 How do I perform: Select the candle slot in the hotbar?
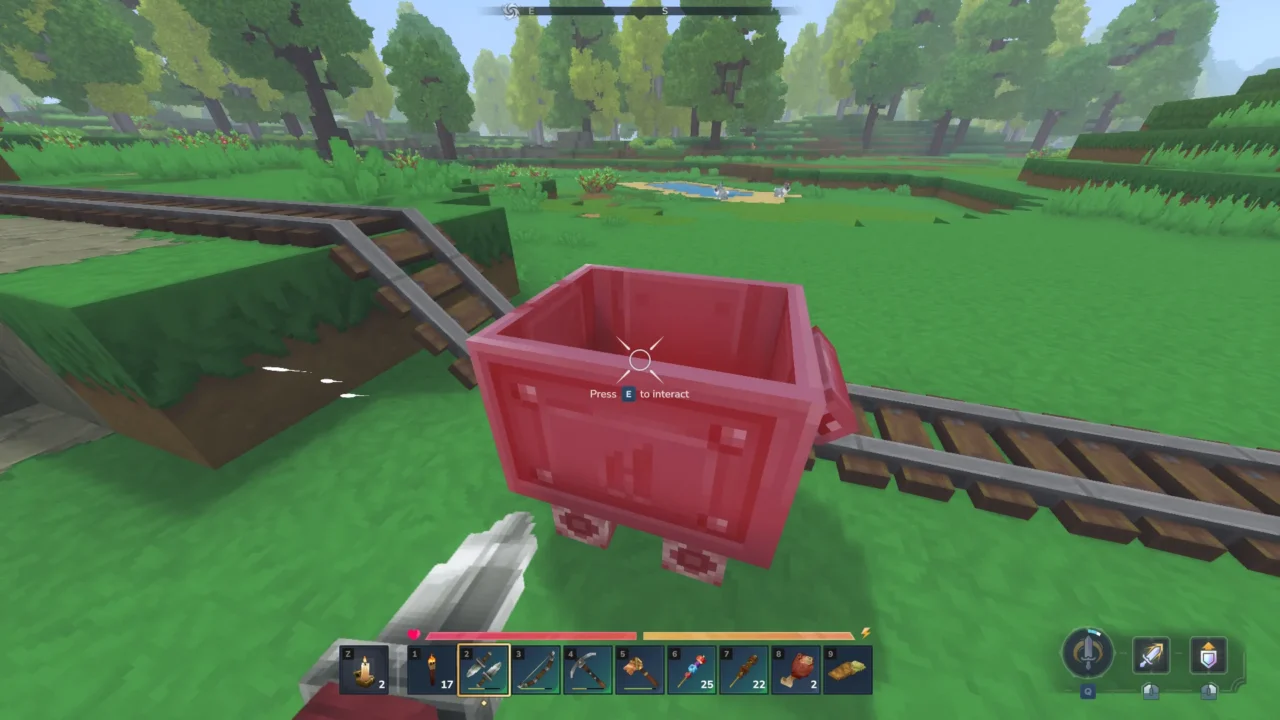point(364,669)
